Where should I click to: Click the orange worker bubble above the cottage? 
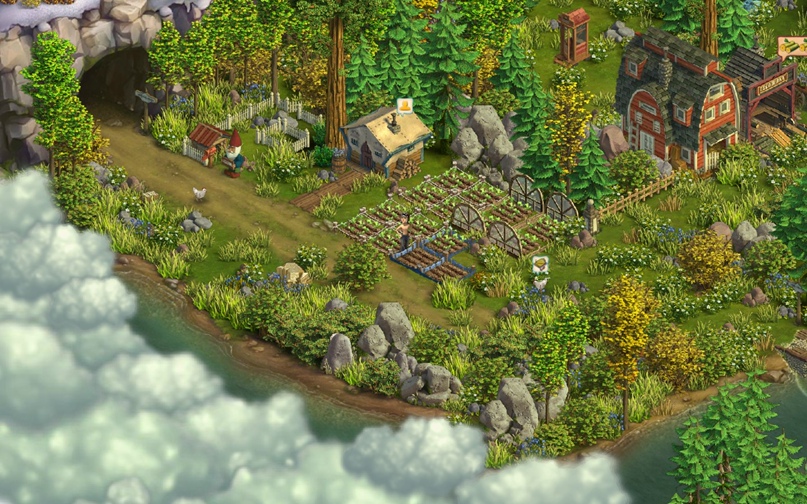click(x=404, y=105)
